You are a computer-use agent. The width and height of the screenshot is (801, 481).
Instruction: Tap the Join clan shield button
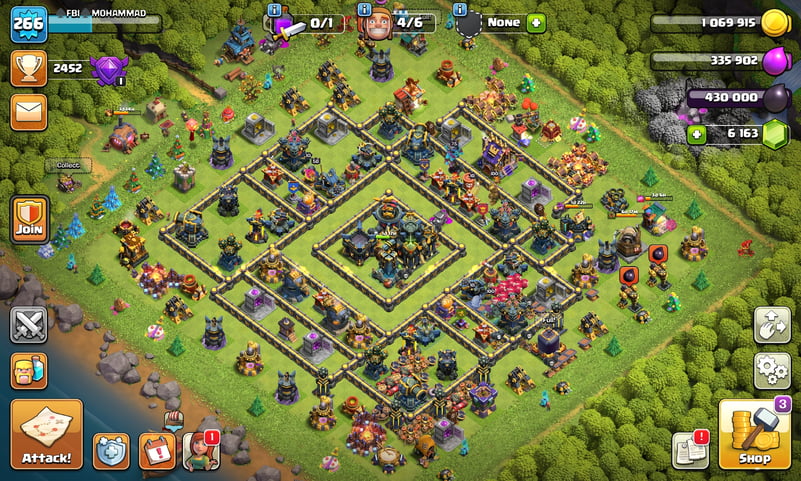click(30, 219)
